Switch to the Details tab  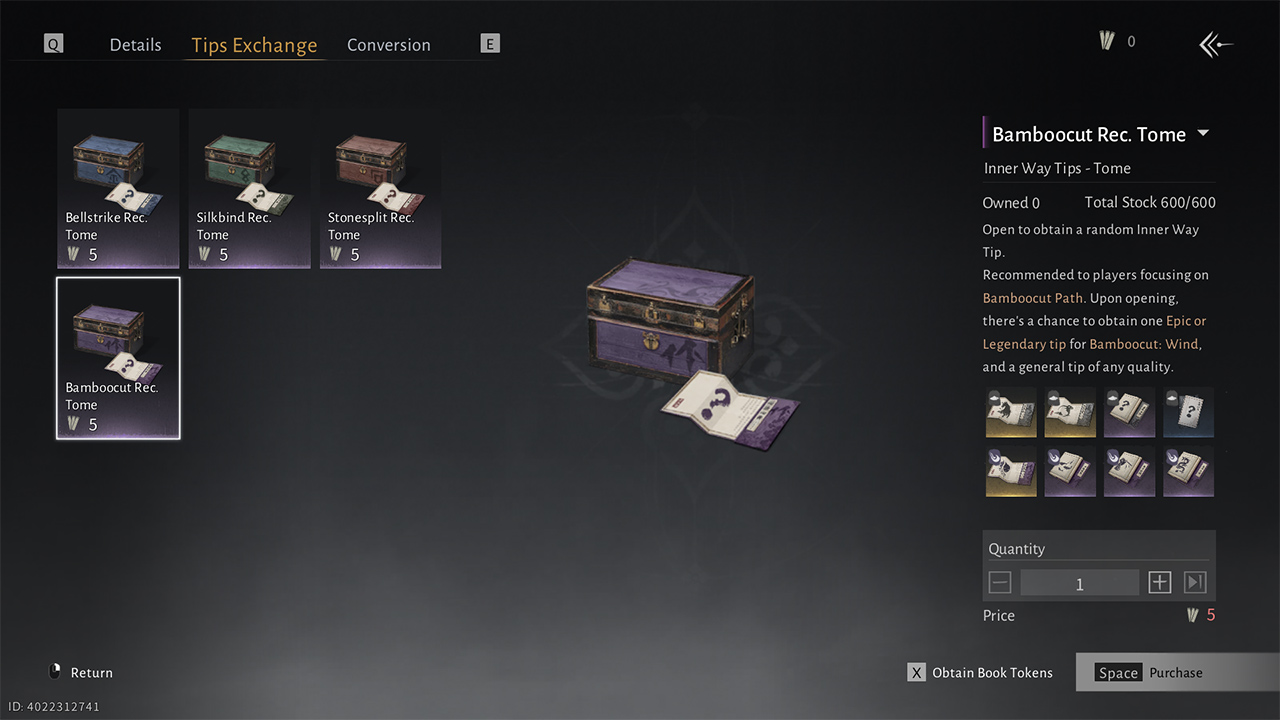[x=135, y=45]
